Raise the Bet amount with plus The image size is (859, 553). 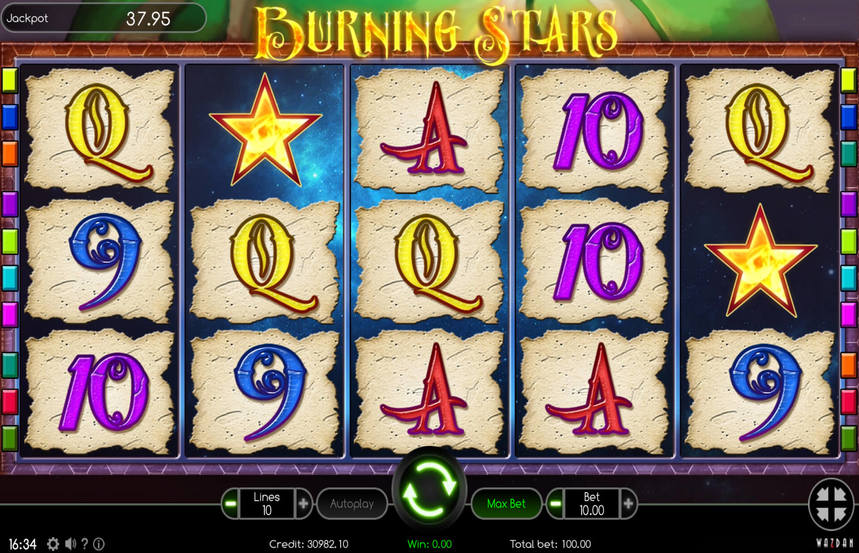click(x=628, y=503)
